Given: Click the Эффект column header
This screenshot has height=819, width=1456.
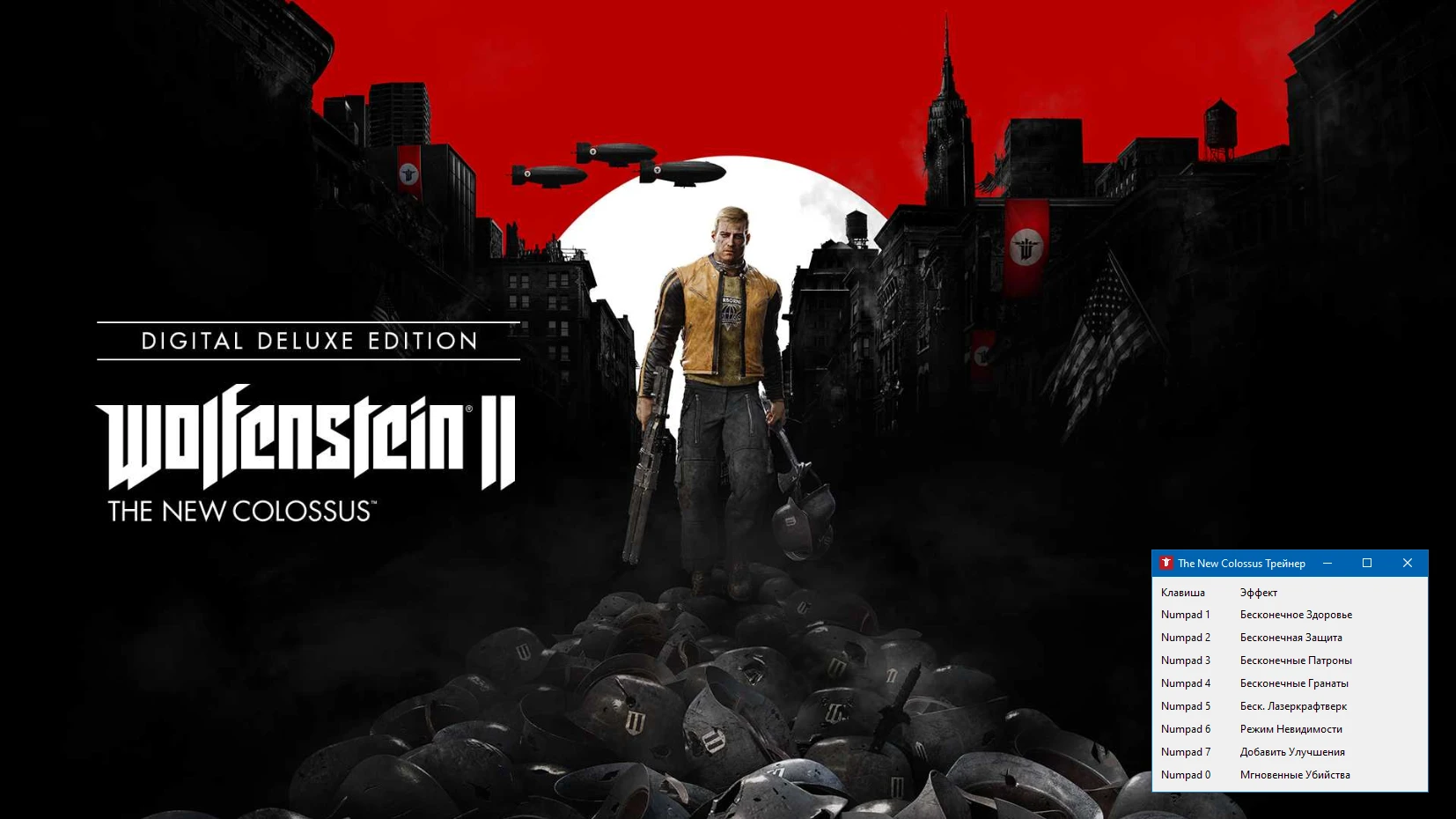Looking at the screenshot, I should (x=1260, y=592).
